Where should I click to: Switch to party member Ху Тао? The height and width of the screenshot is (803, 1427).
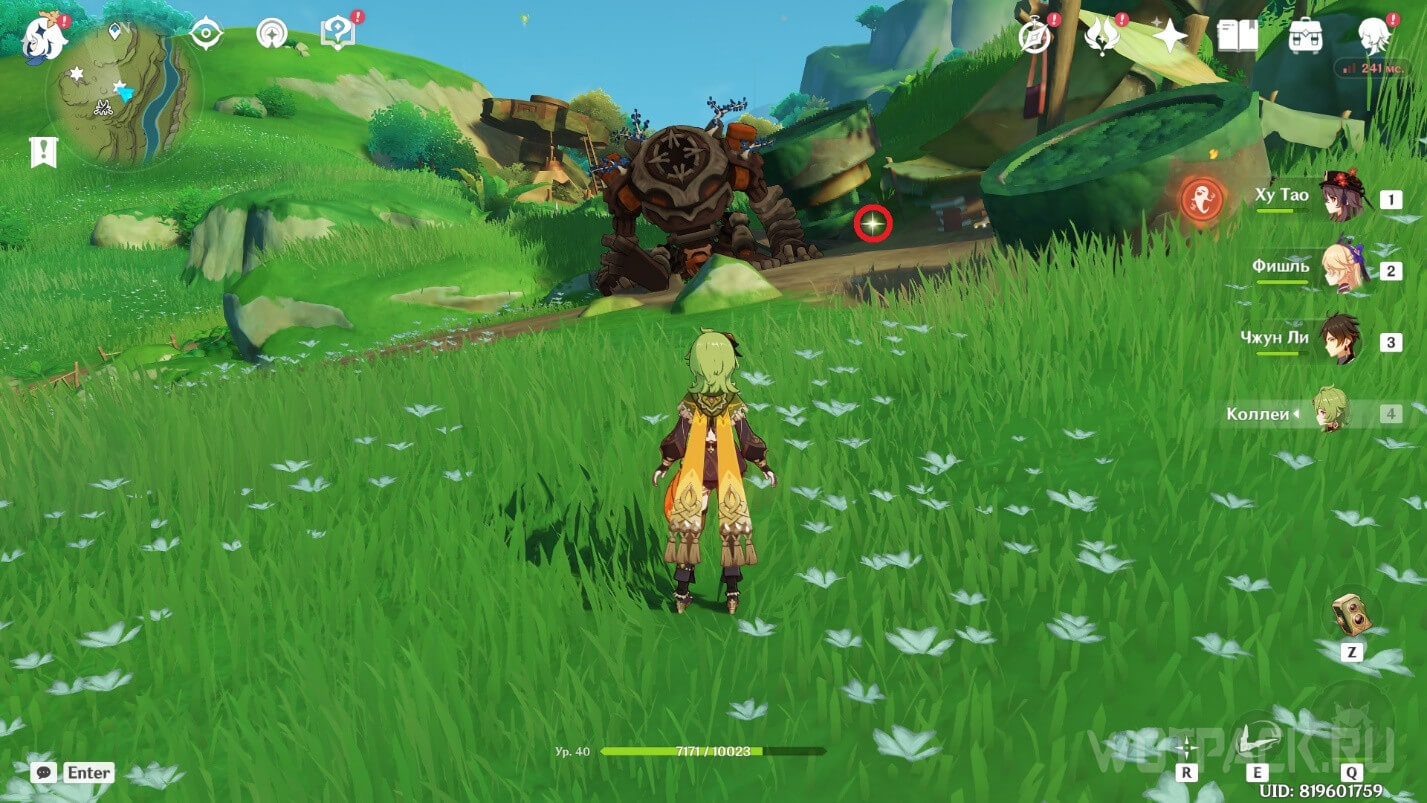(1338, 197)
